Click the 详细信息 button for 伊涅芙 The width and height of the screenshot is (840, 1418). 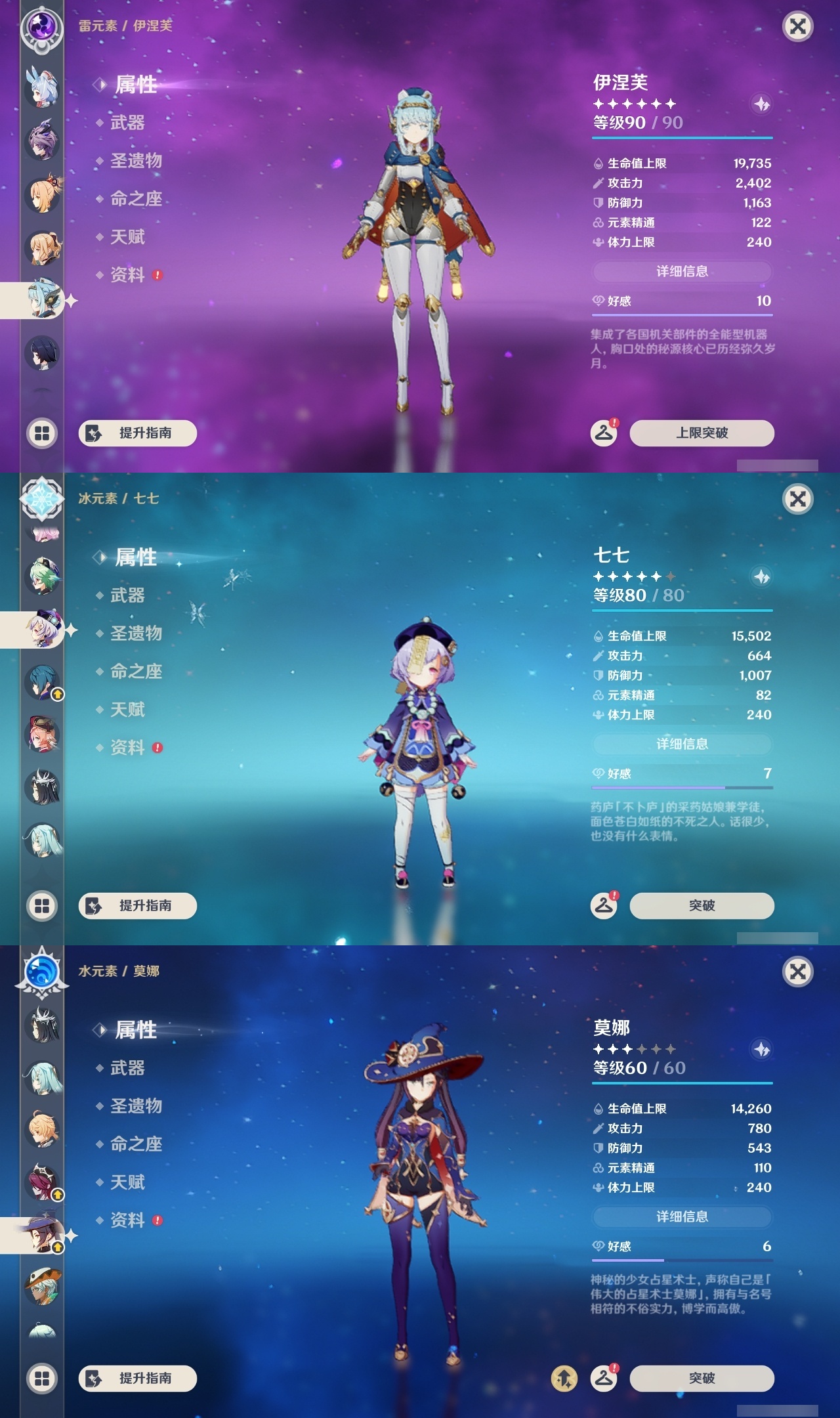tap(682, 271)
